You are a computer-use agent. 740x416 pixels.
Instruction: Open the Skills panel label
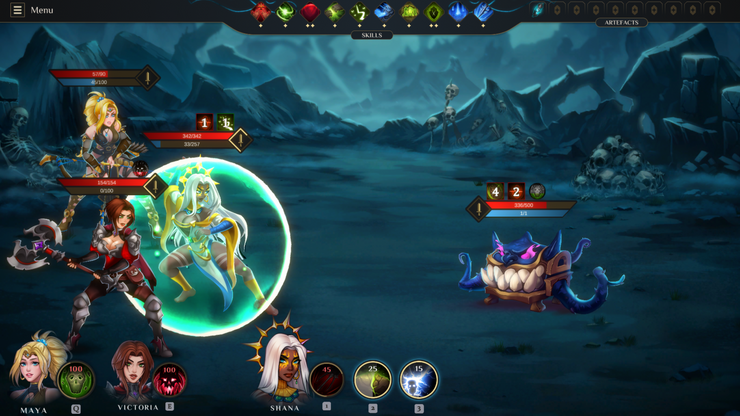click(371, 35)
